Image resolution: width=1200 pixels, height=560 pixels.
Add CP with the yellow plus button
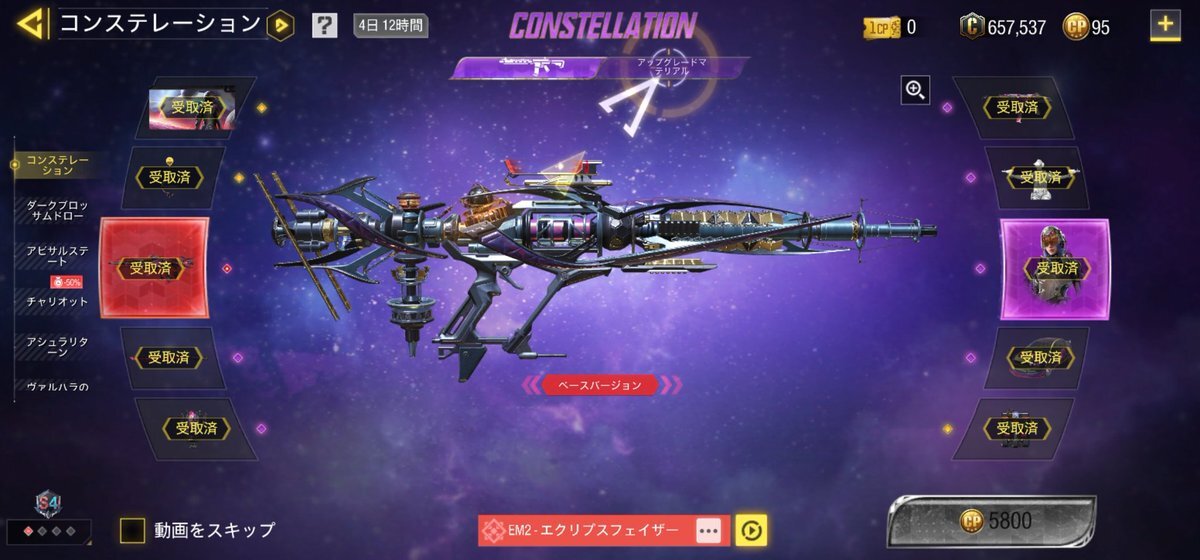(x=1164, y=25)
